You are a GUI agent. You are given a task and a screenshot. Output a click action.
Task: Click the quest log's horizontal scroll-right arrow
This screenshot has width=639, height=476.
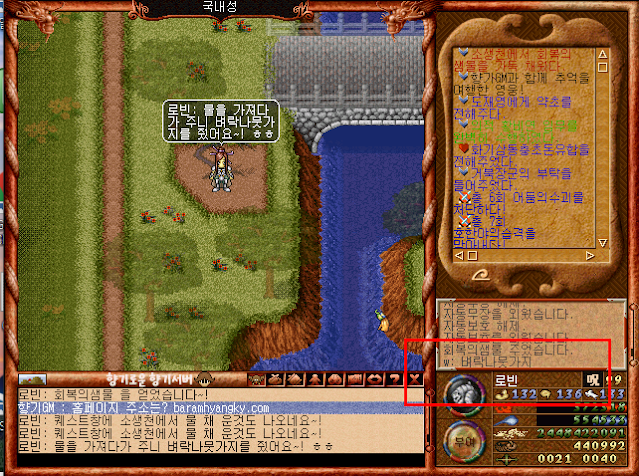click(588, 256)
